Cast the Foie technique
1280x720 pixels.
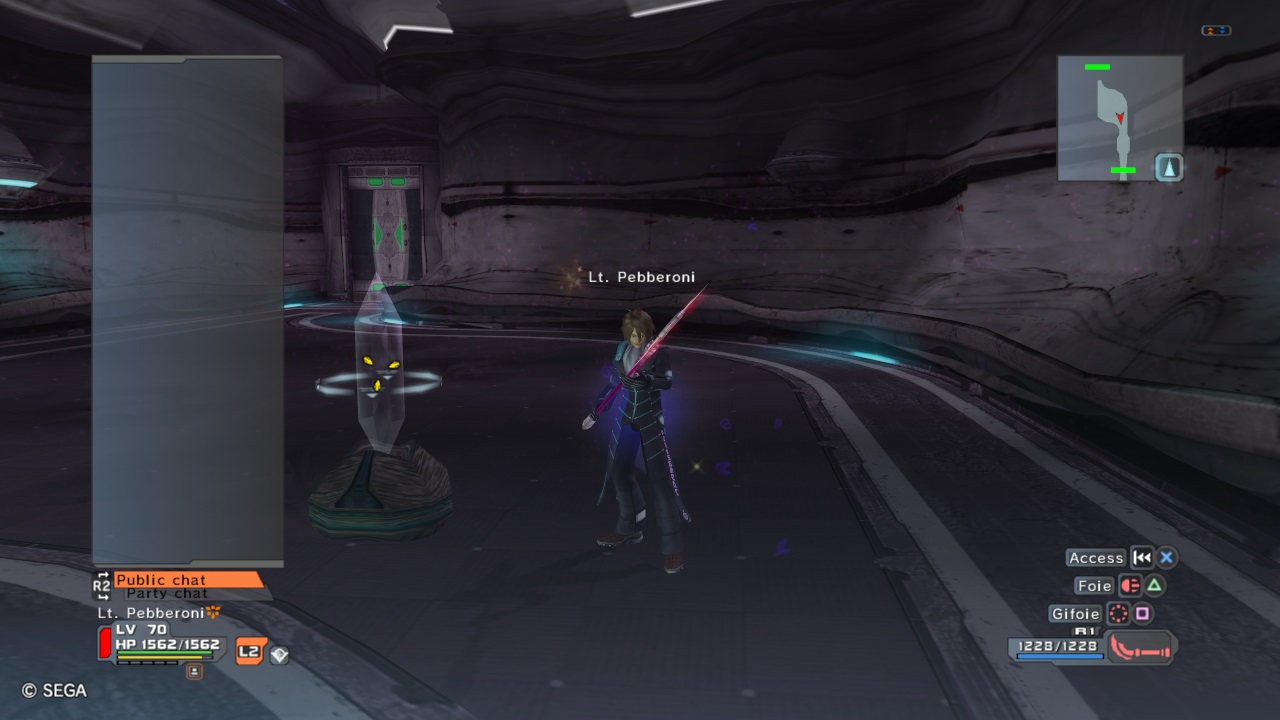click(1094, 586)
